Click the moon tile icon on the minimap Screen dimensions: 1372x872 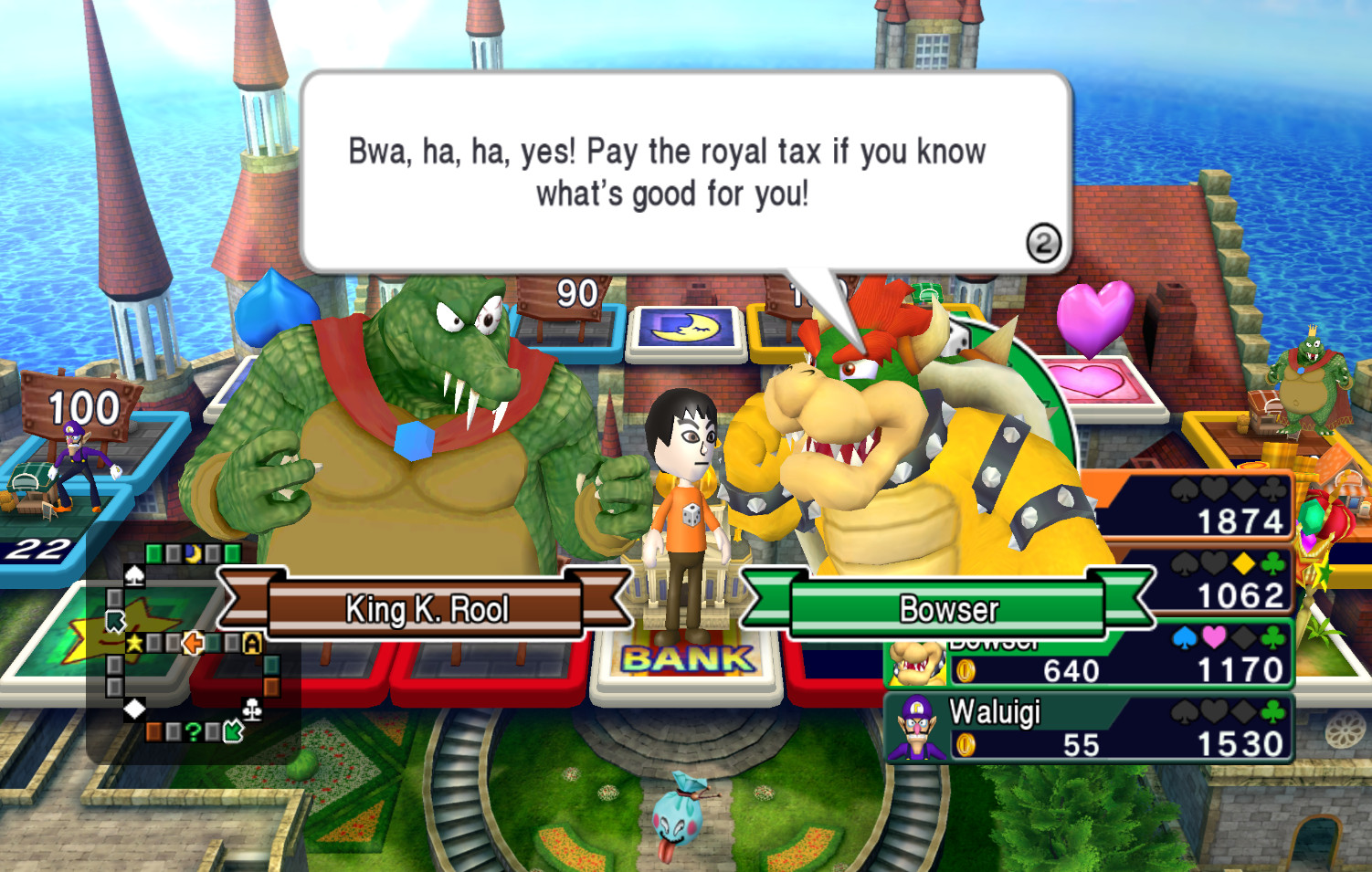coord(193,553)
